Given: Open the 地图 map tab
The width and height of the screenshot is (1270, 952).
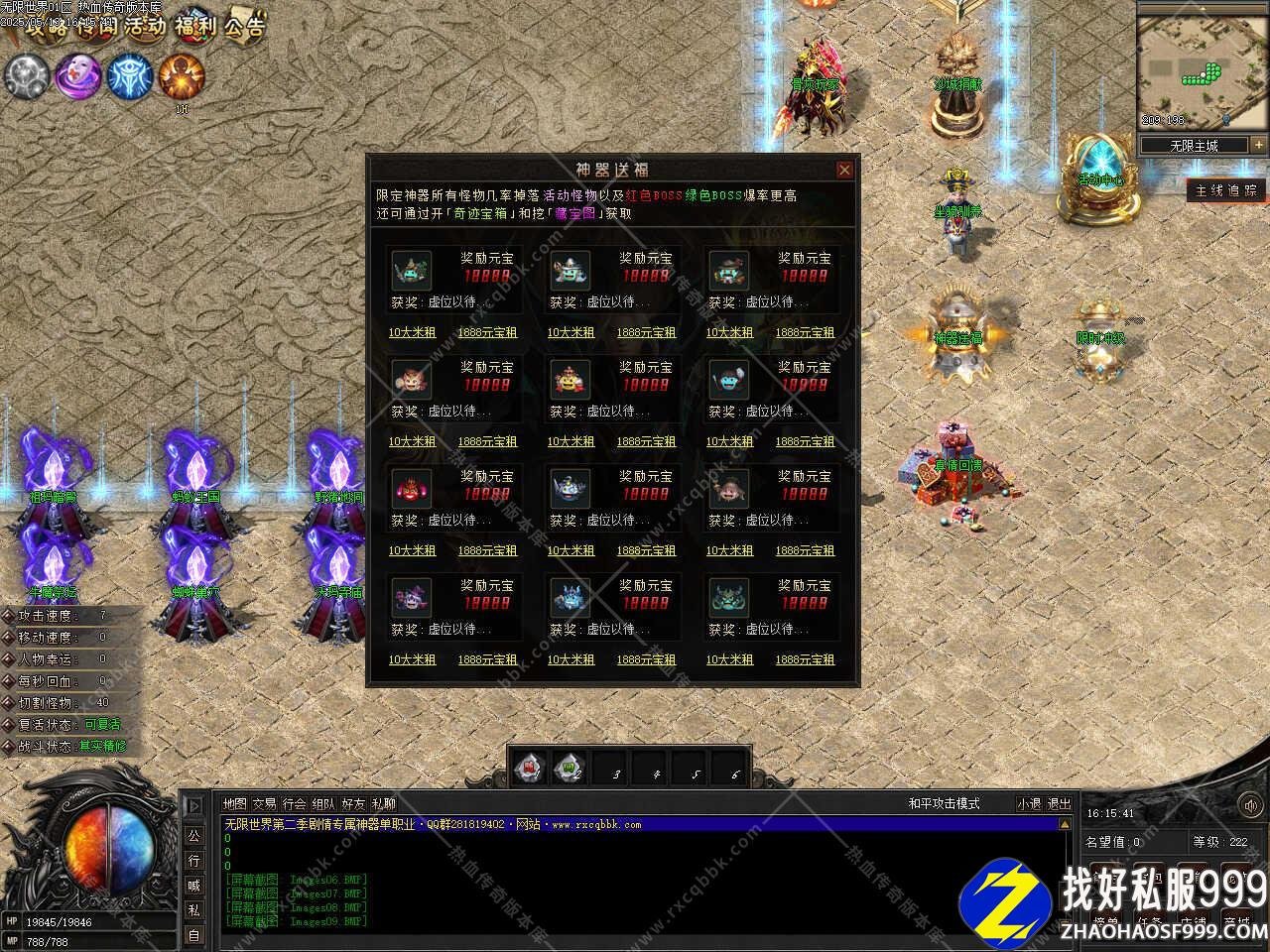Looking at the screenshot, I should [x=235, y=803].
